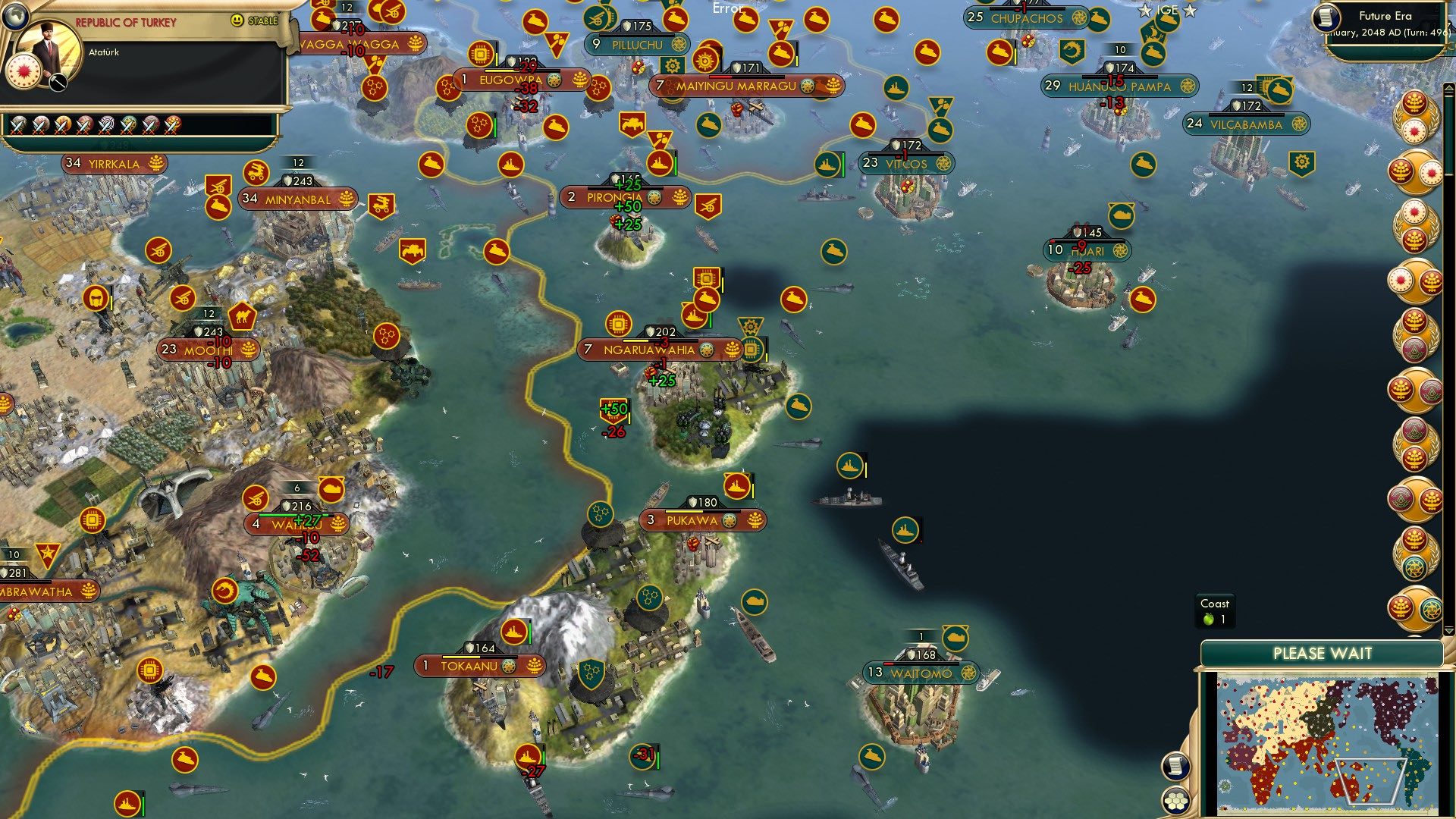
Task: Click the religion icon on Ngaruawahia's city banner
Action: click(706, 350)
